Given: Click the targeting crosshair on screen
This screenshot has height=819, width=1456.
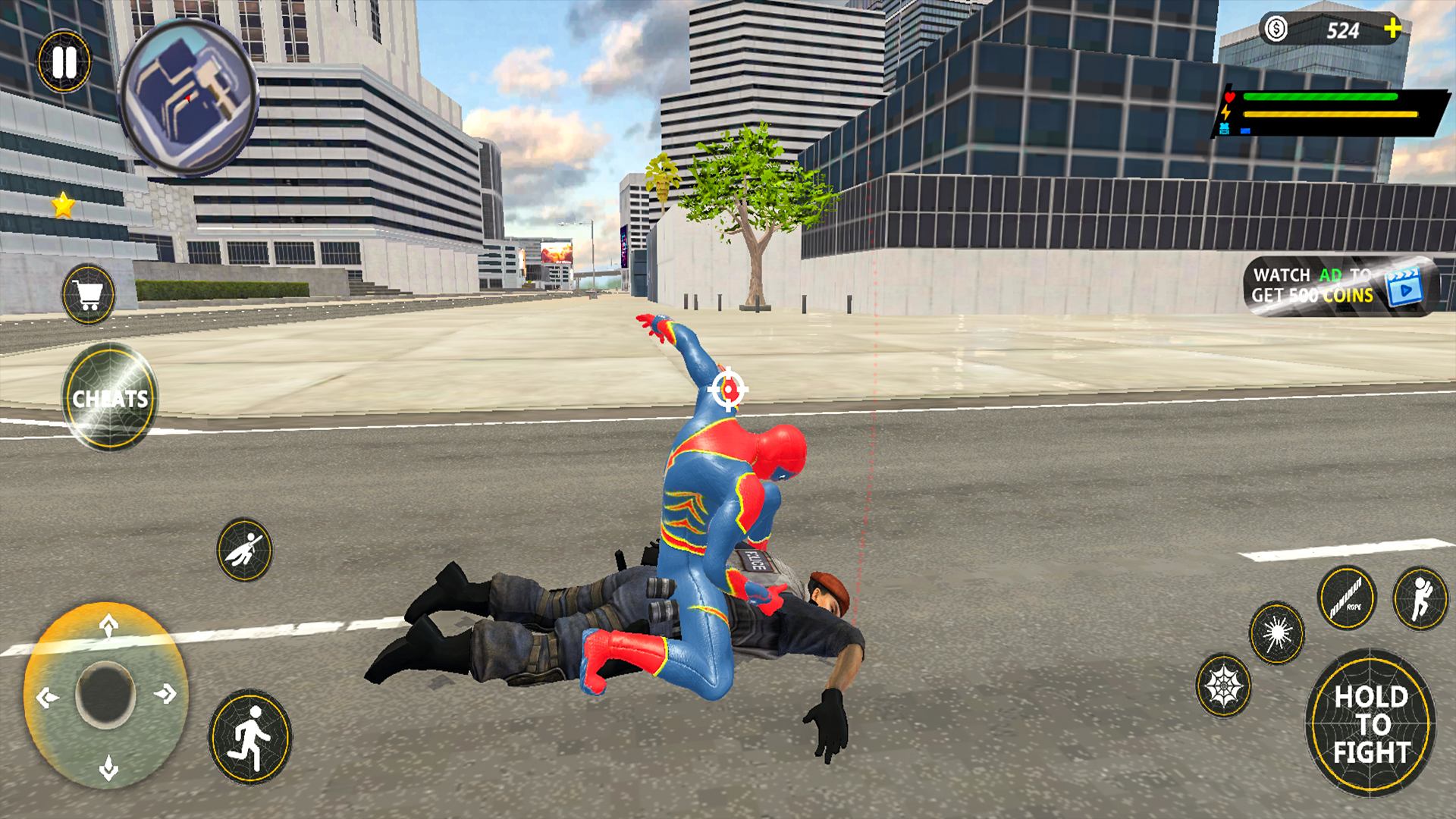Looking at the screenshot, I should pyautogui.click(x=730, y=391).
